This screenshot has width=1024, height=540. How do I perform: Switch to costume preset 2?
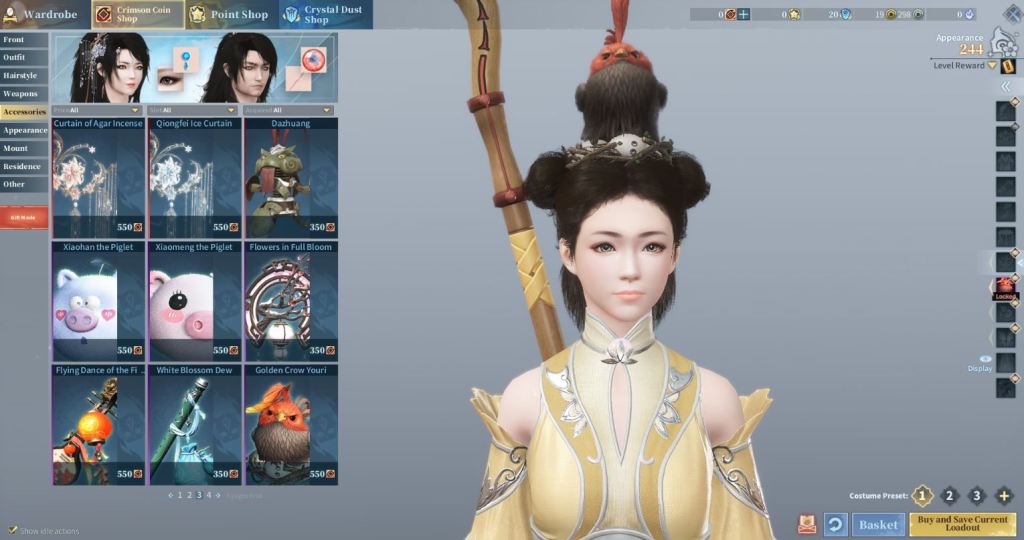(949, 496)
